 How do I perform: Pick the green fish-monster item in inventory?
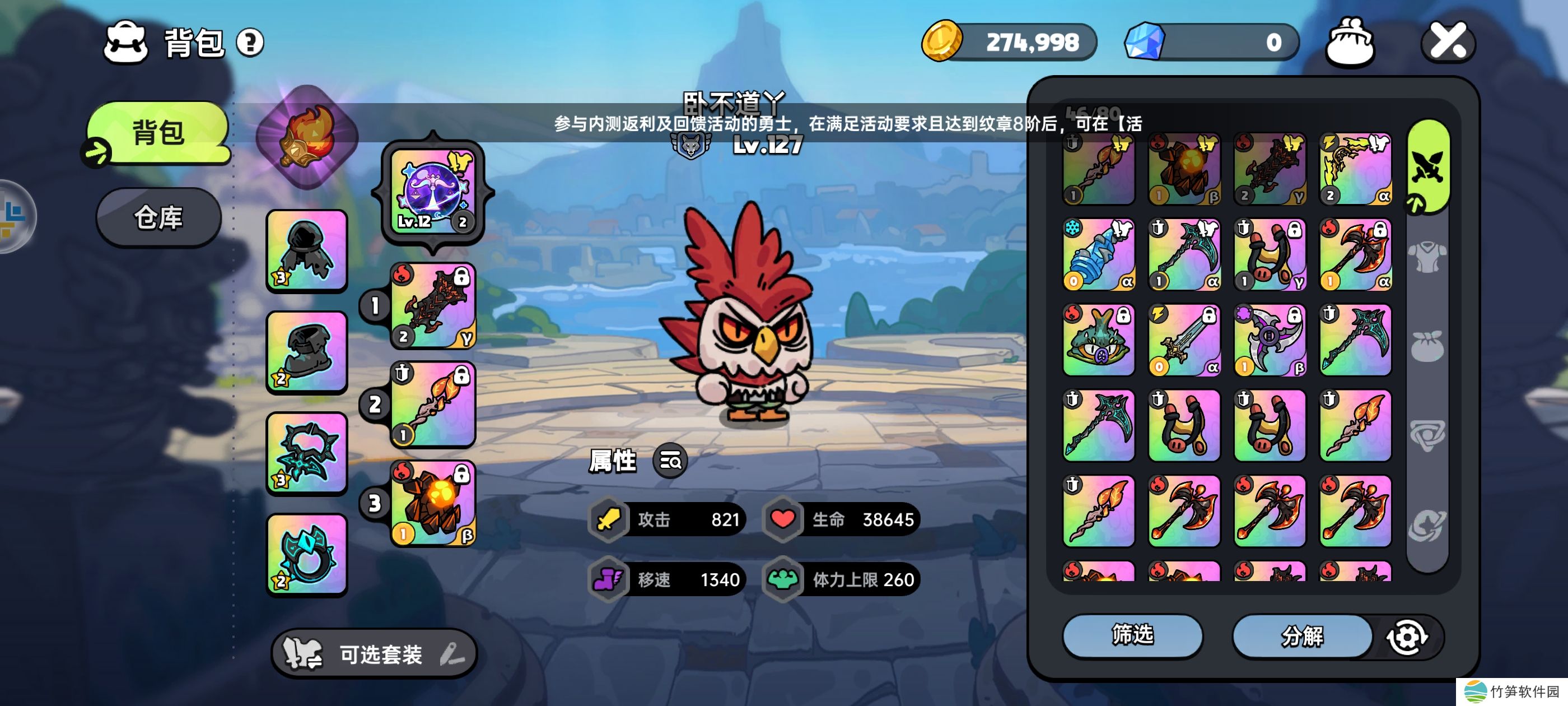tap(1098, 340)
